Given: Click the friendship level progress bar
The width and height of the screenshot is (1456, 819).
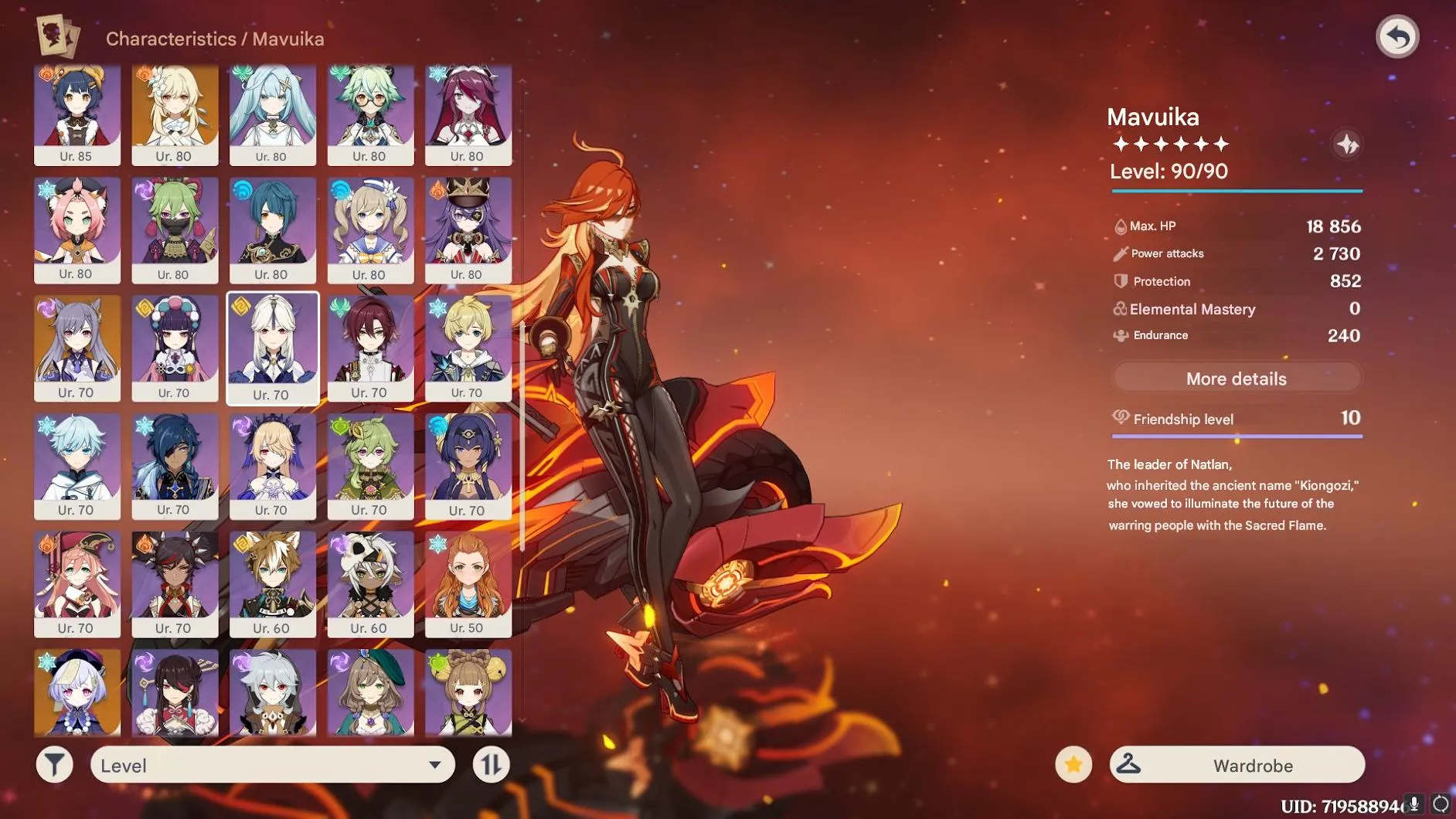Looking at the screenshot, I should click(1237, 437).
